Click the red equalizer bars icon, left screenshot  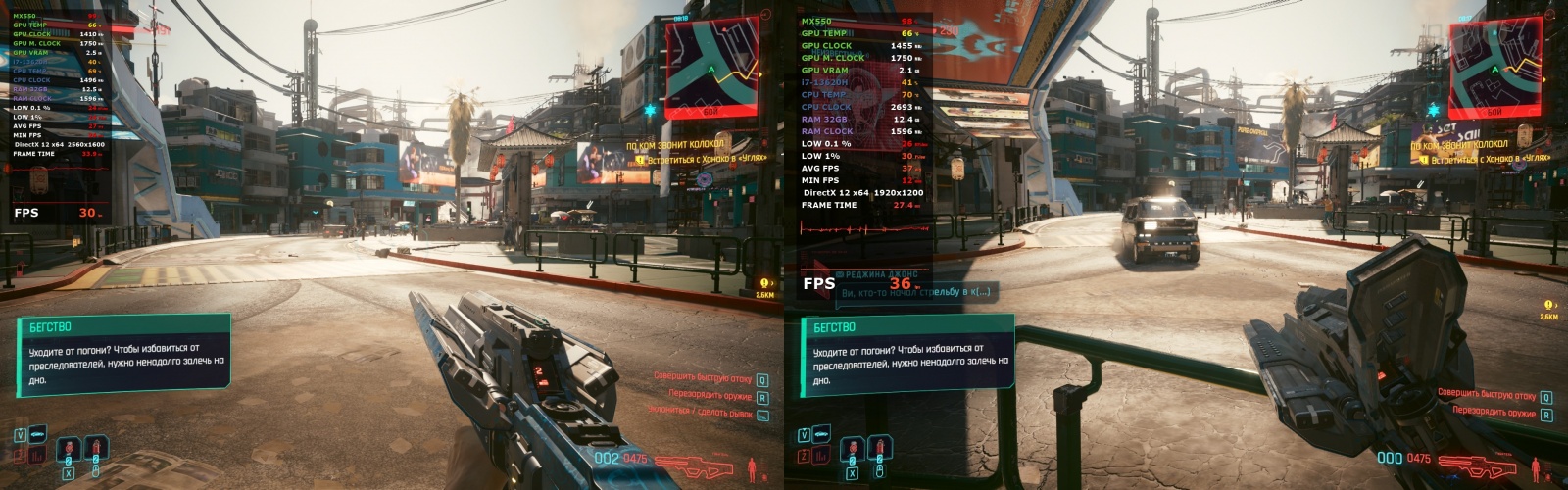39,456
